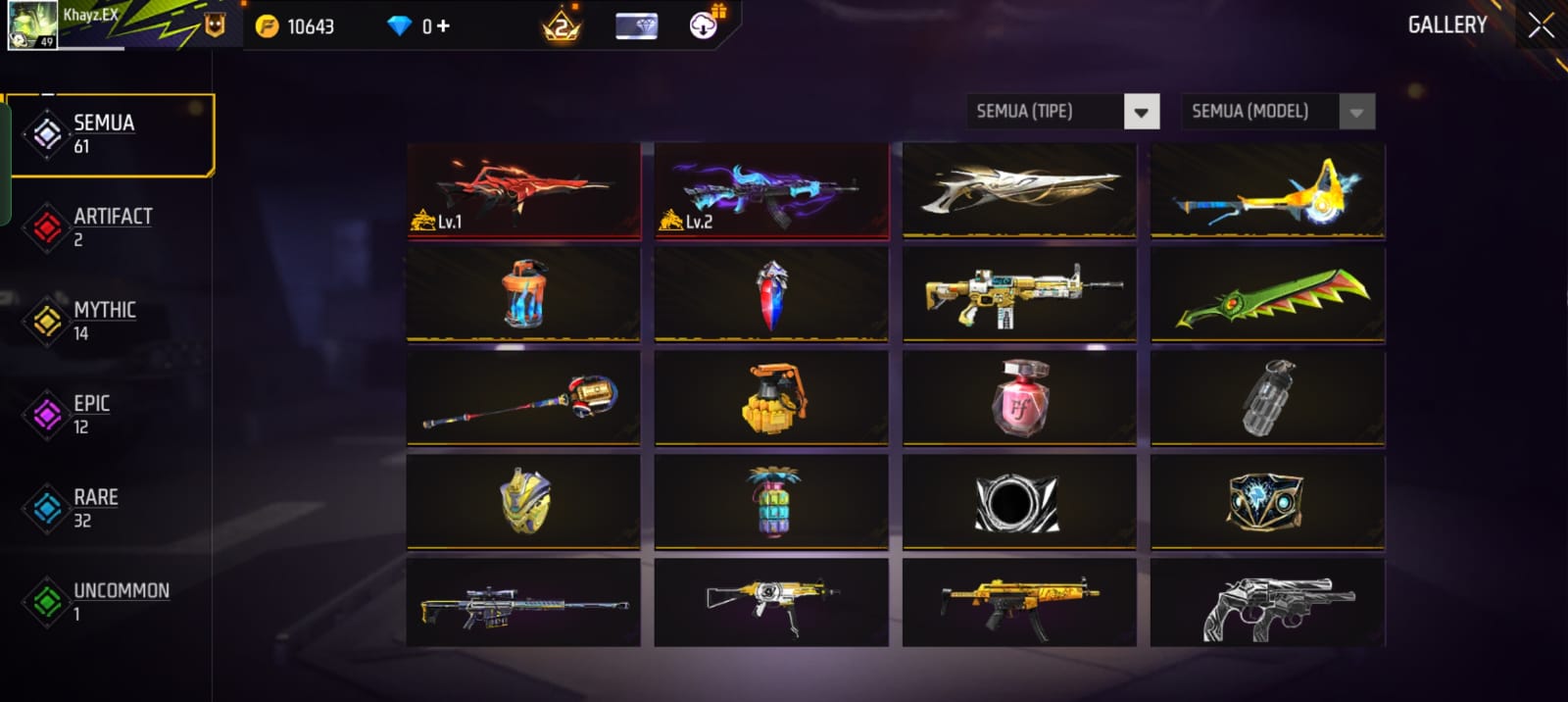Select the black hole portal skin

click(x=1019, y=502)
